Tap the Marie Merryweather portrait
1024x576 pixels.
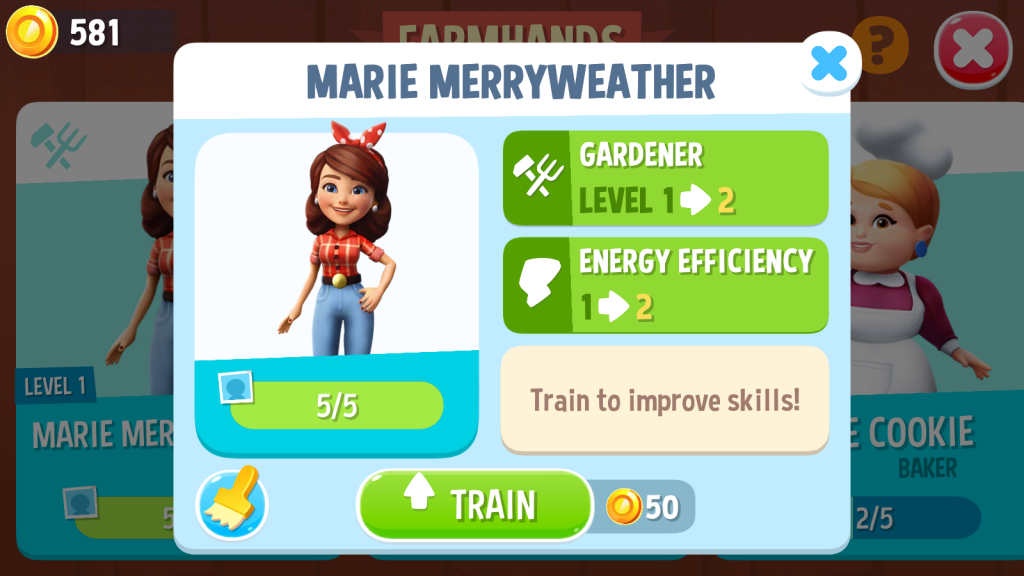tap(336, 245)
